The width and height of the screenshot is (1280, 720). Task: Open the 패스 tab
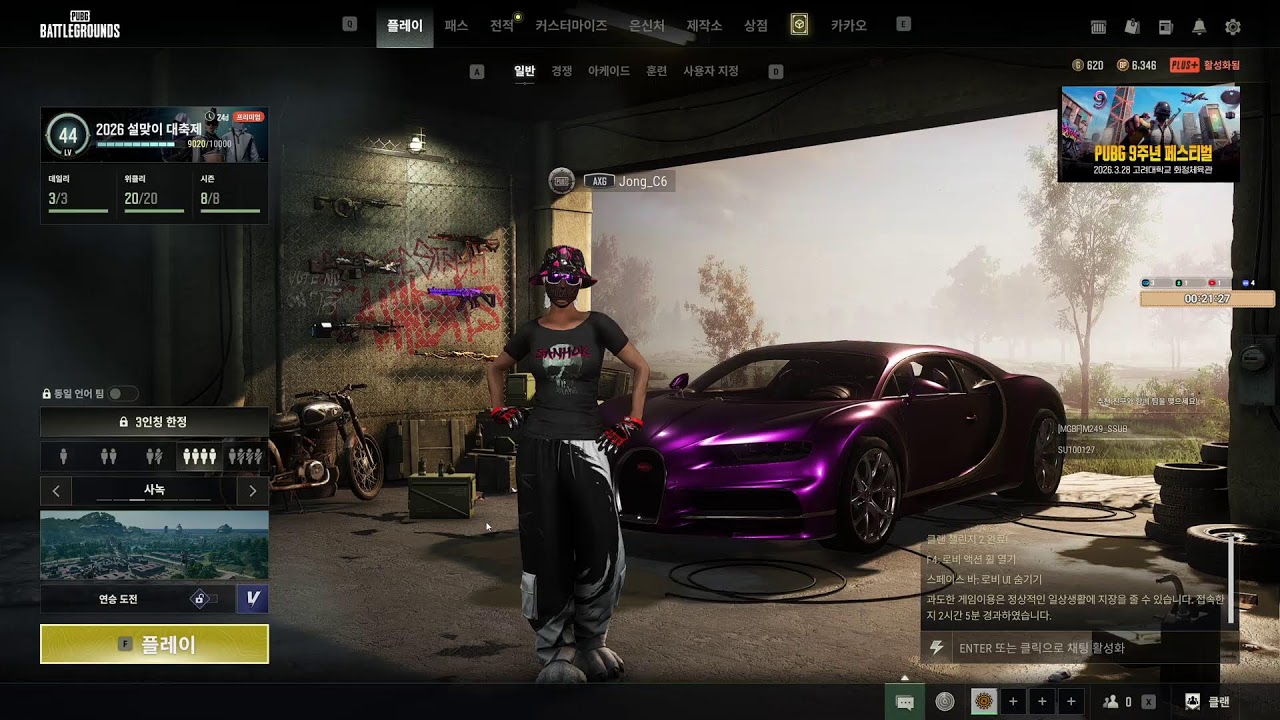tap(456, 26)
